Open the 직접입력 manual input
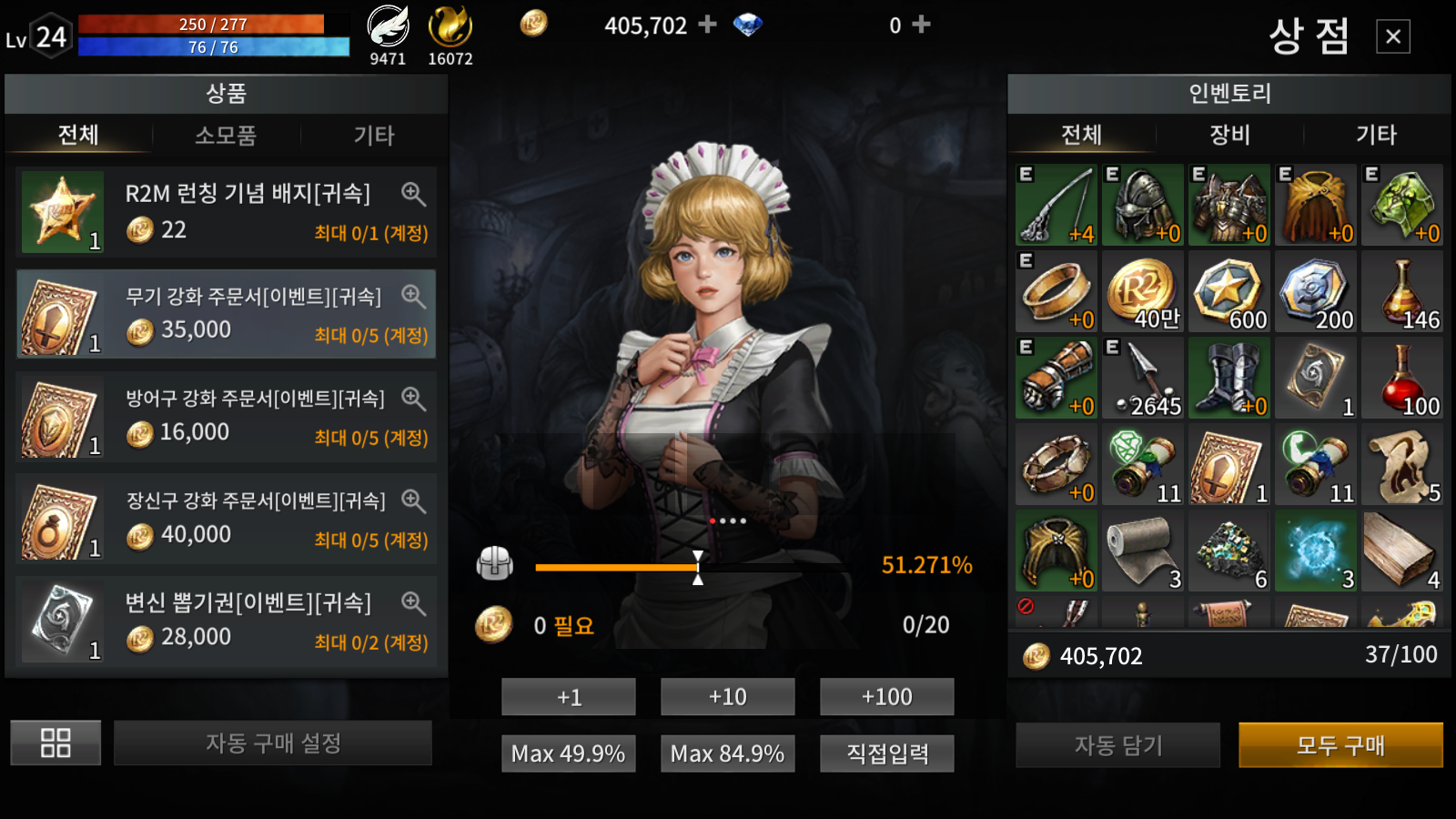The height and width of the screenshot is (819, 1456). point(886,753)
